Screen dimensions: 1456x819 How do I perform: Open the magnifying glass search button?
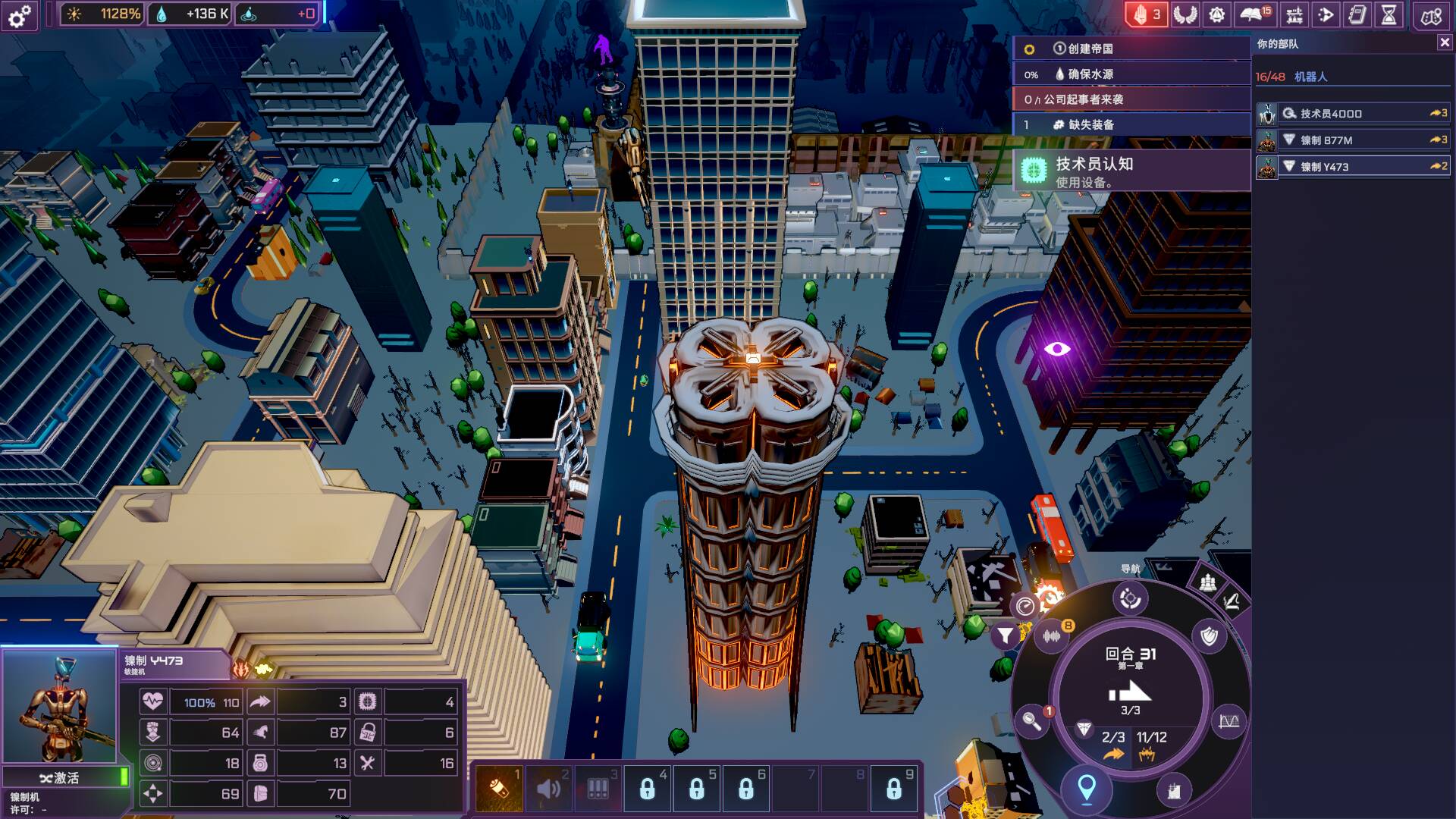point(1032,721)
